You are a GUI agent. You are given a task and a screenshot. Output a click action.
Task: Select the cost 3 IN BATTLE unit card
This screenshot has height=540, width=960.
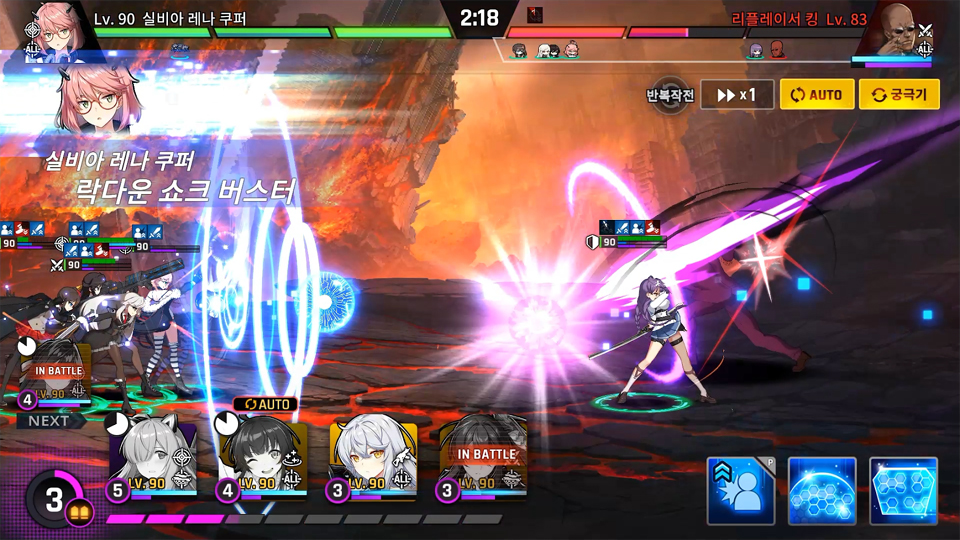(x=485, y=457)
